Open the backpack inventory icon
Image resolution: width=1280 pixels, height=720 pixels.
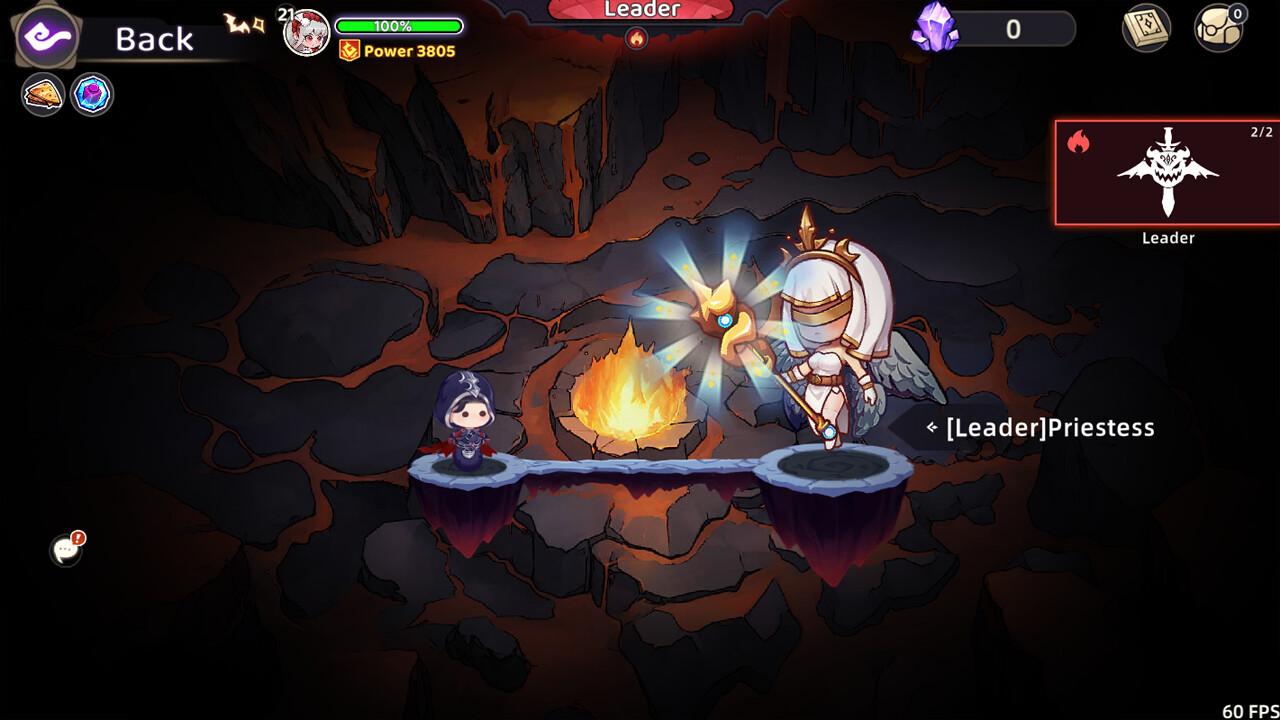pos(1218,30)
